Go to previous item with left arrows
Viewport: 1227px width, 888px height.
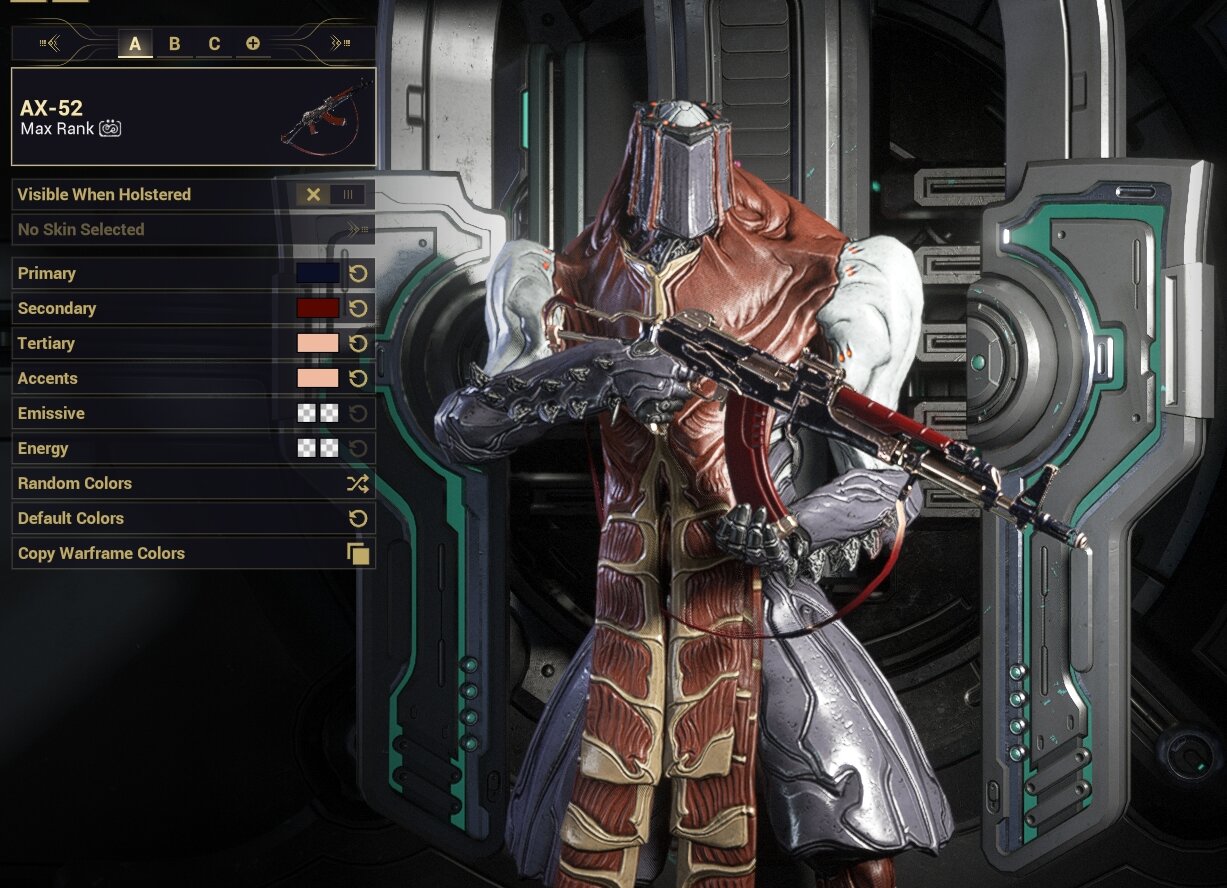[x=50, y=43]
